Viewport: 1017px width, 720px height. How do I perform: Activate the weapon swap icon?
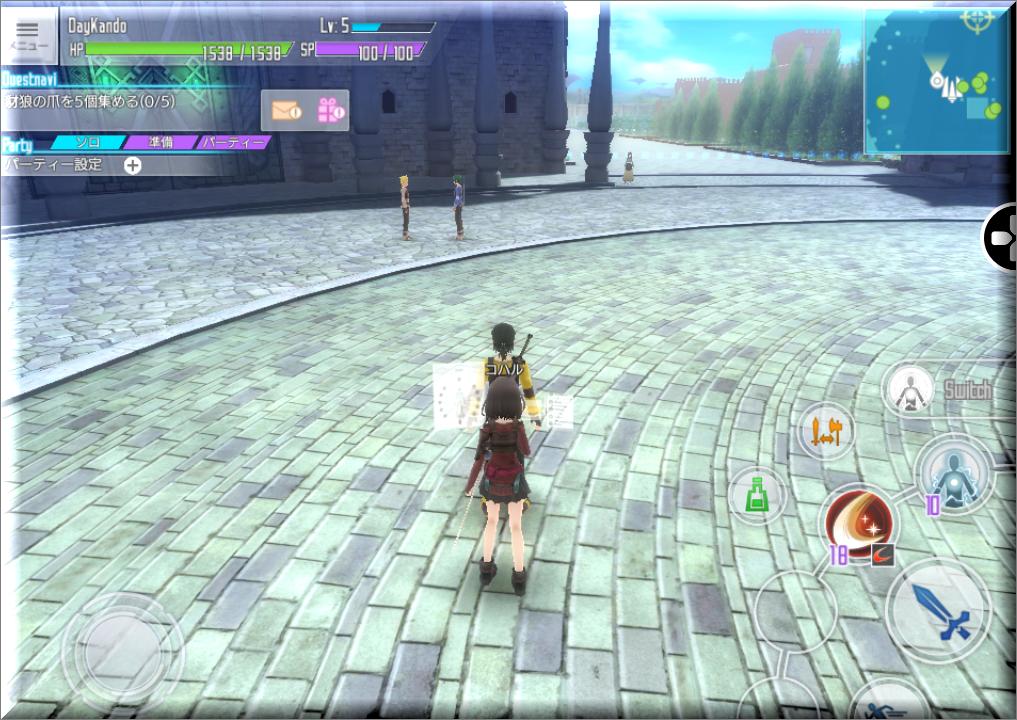click(x=827, y=431)
